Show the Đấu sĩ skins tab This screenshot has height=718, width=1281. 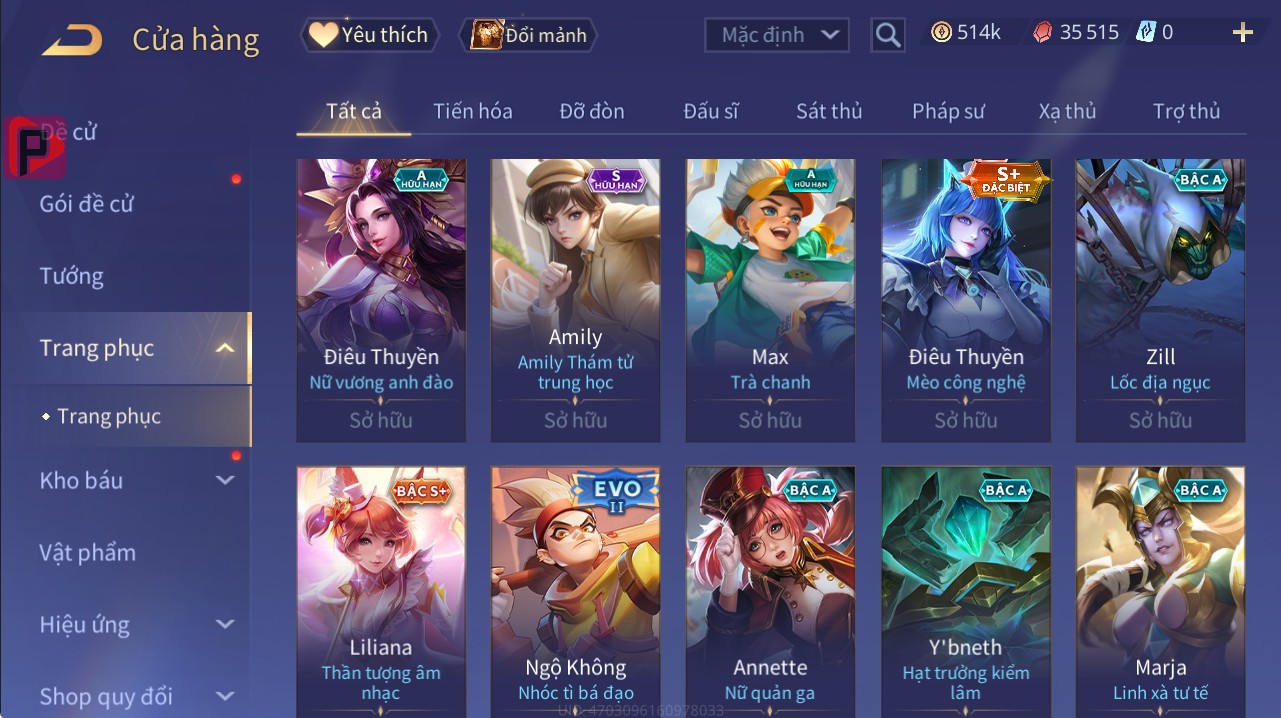click(x=711, y=111)
